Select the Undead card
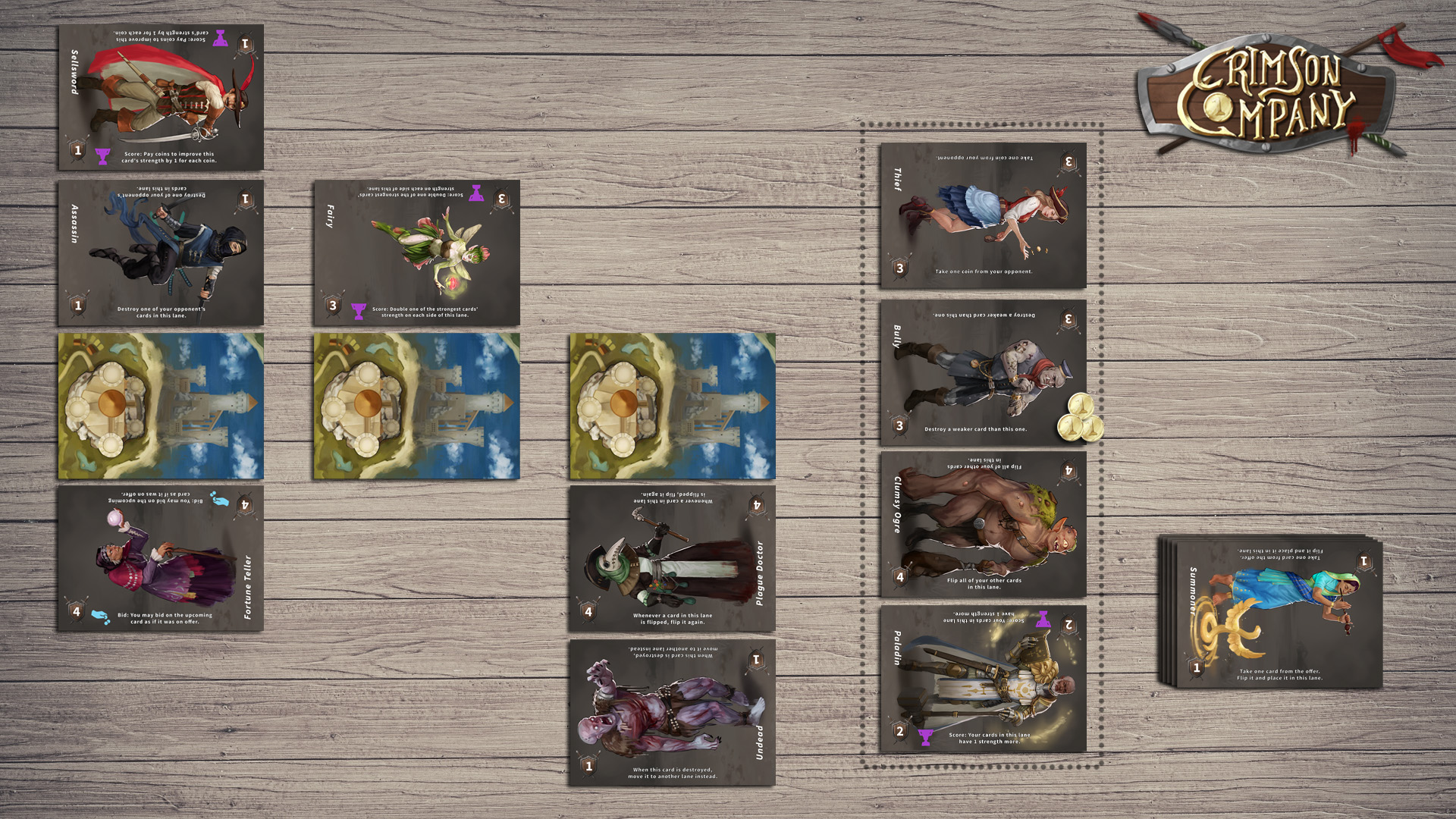Image resolution: width=1456 pixels, height=819 pixels. click(x=672, y=712)
